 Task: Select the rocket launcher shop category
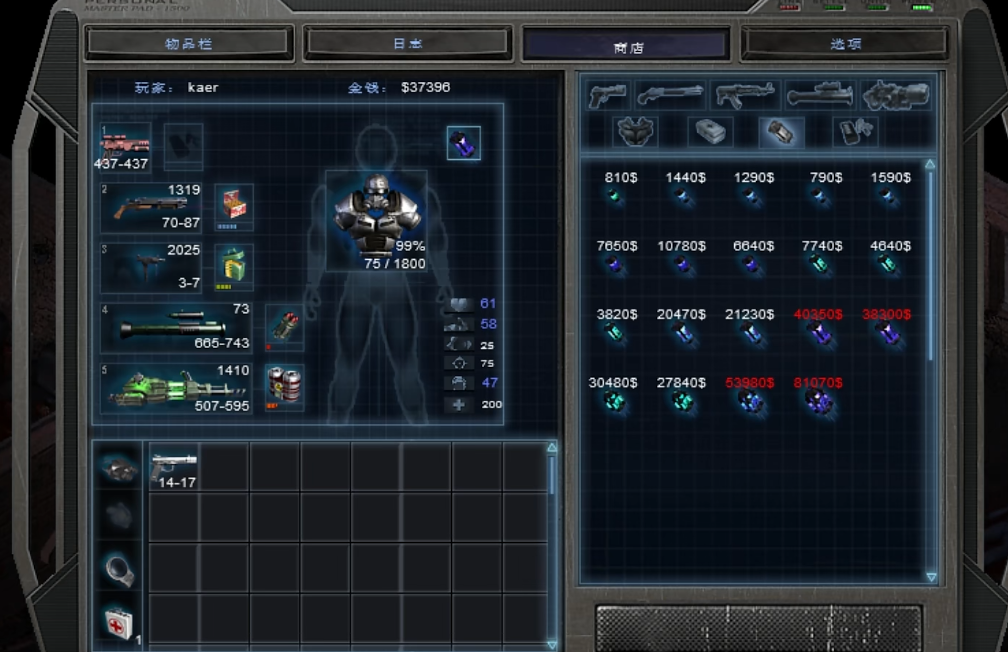pos(819,96)
